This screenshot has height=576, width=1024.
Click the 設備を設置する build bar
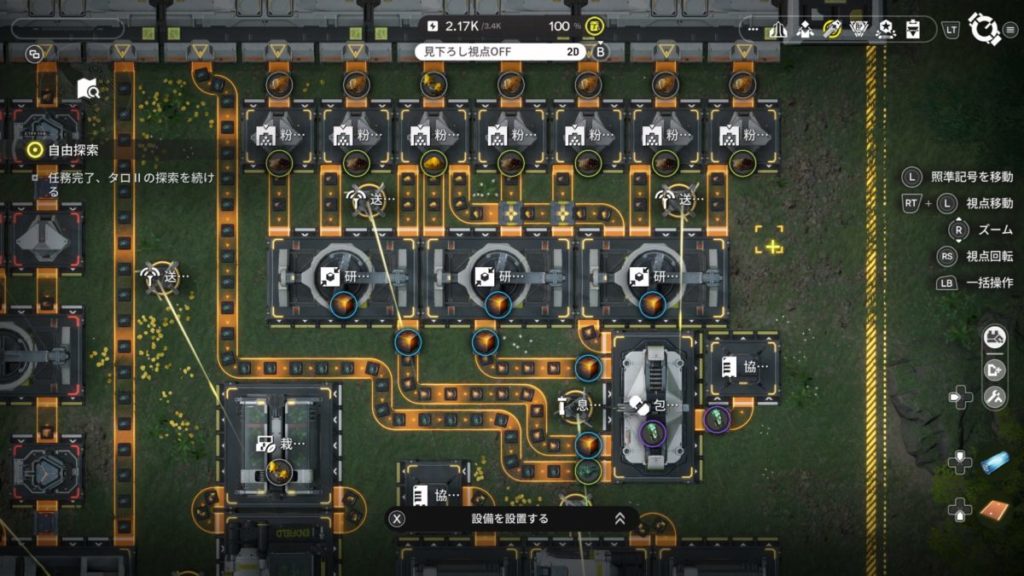tap(510, 519)
